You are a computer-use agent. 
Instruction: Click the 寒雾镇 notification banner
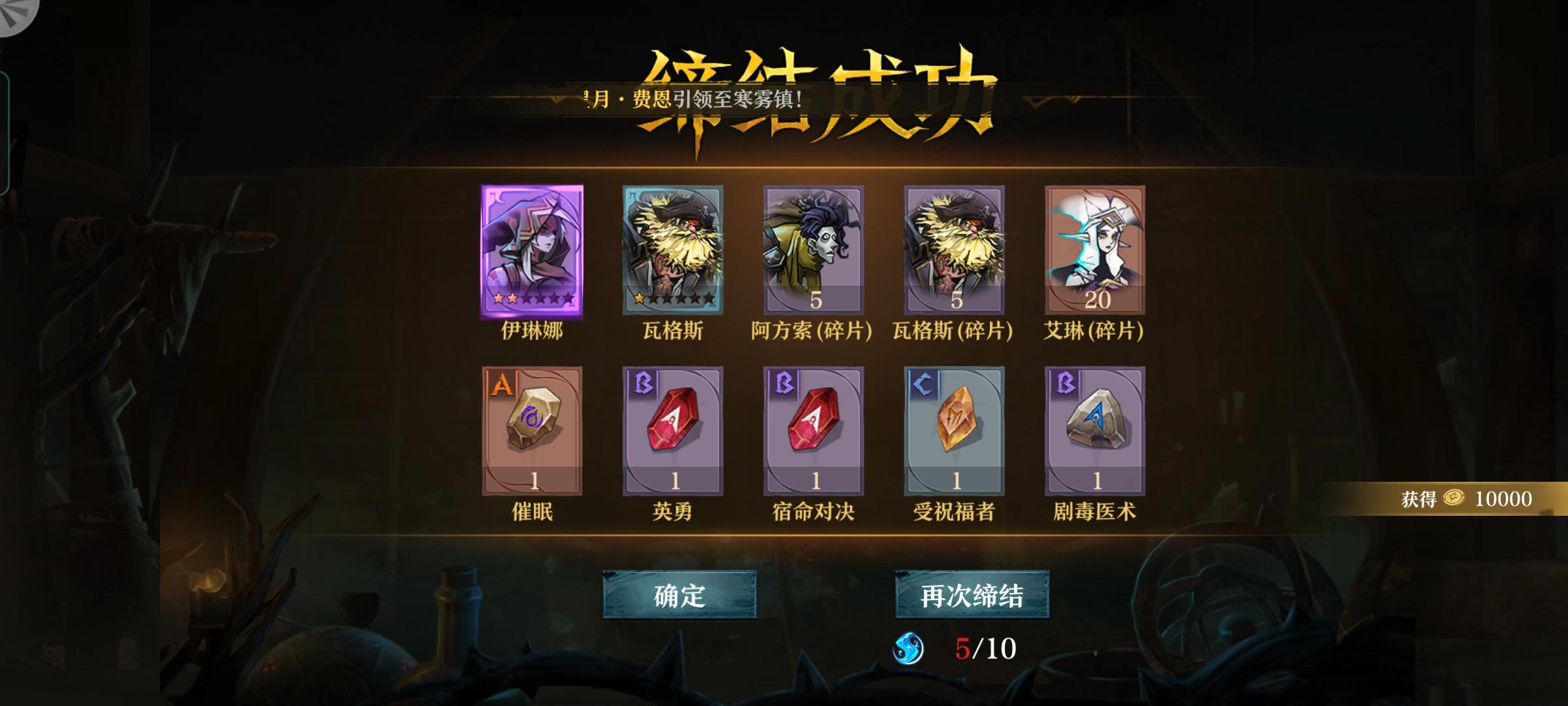pyautogui.click(x=693, y=98)
